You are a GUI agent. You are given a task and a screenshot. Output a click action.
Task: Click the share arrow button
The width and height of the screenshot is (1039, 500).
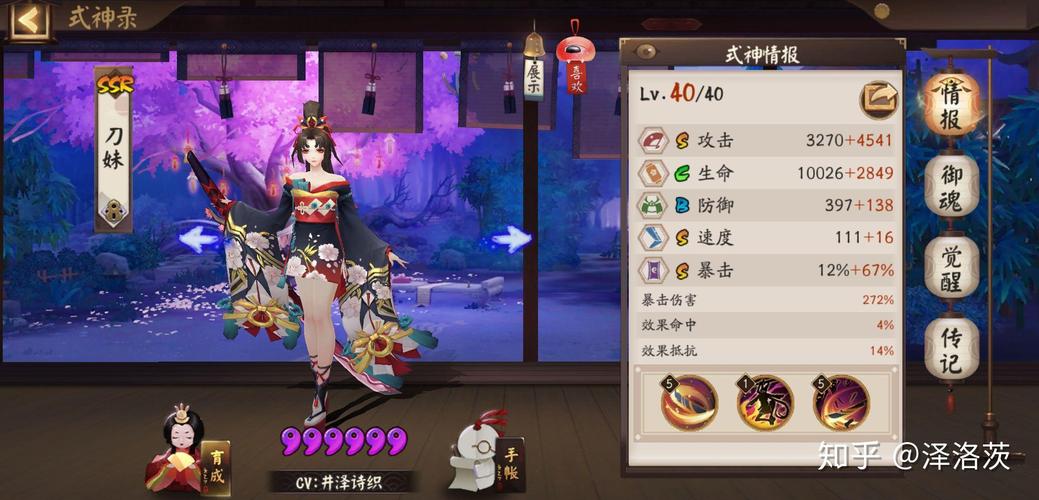coord(878,98)
